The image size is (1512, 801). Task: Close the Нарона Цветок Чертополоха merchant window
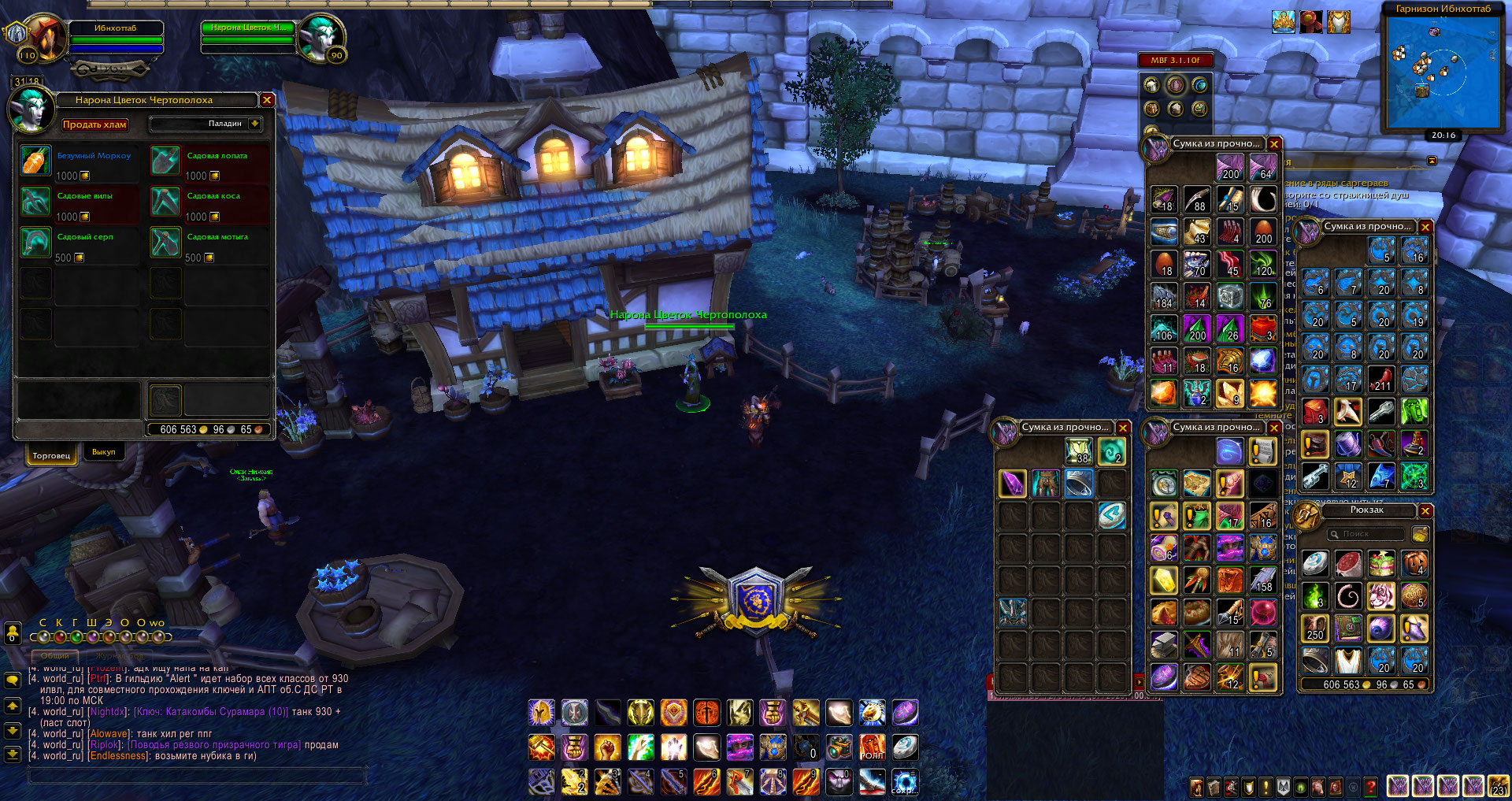pos(267,100)
